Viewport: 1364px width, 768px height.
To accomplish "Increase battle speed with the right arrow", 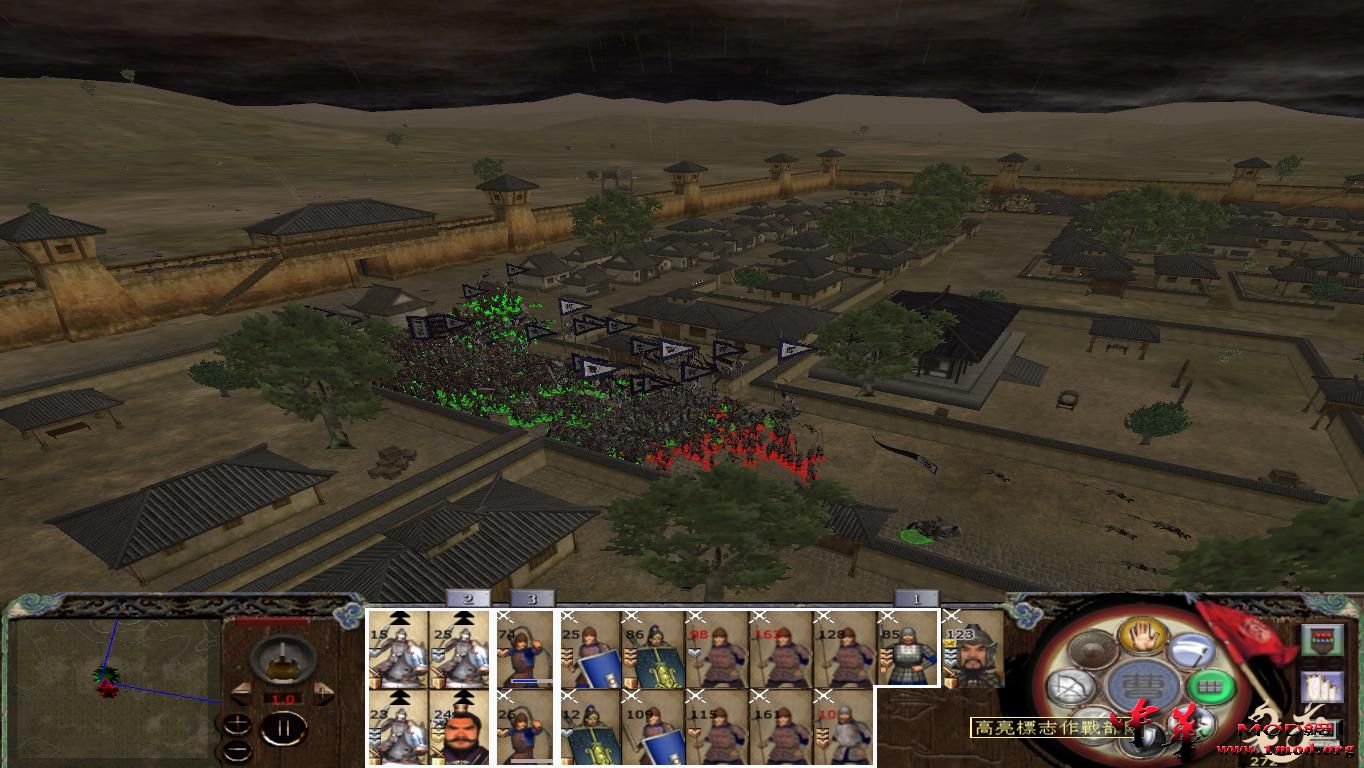I will [x=323, y=692].
